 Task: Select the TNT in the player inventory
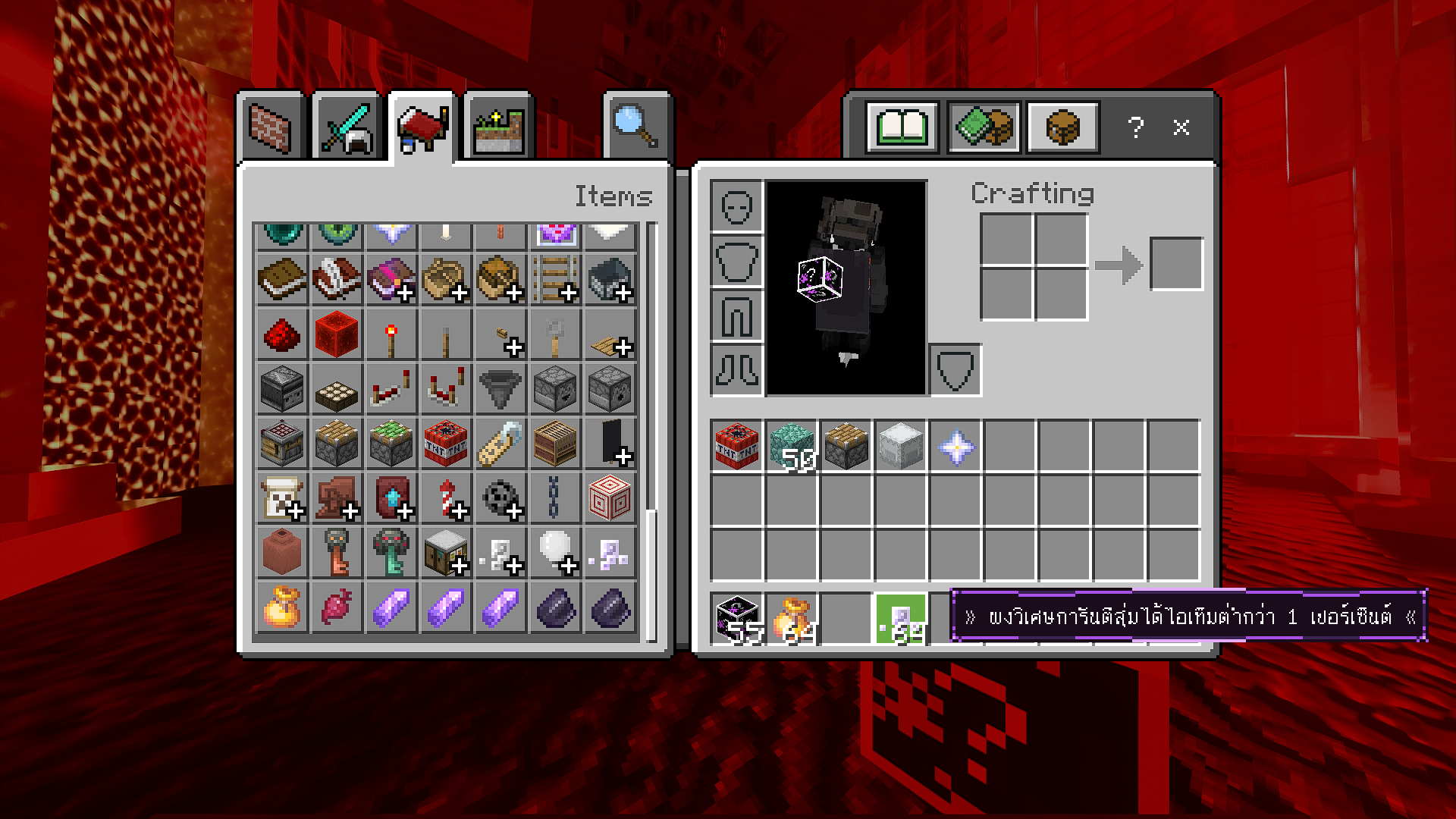737,446
